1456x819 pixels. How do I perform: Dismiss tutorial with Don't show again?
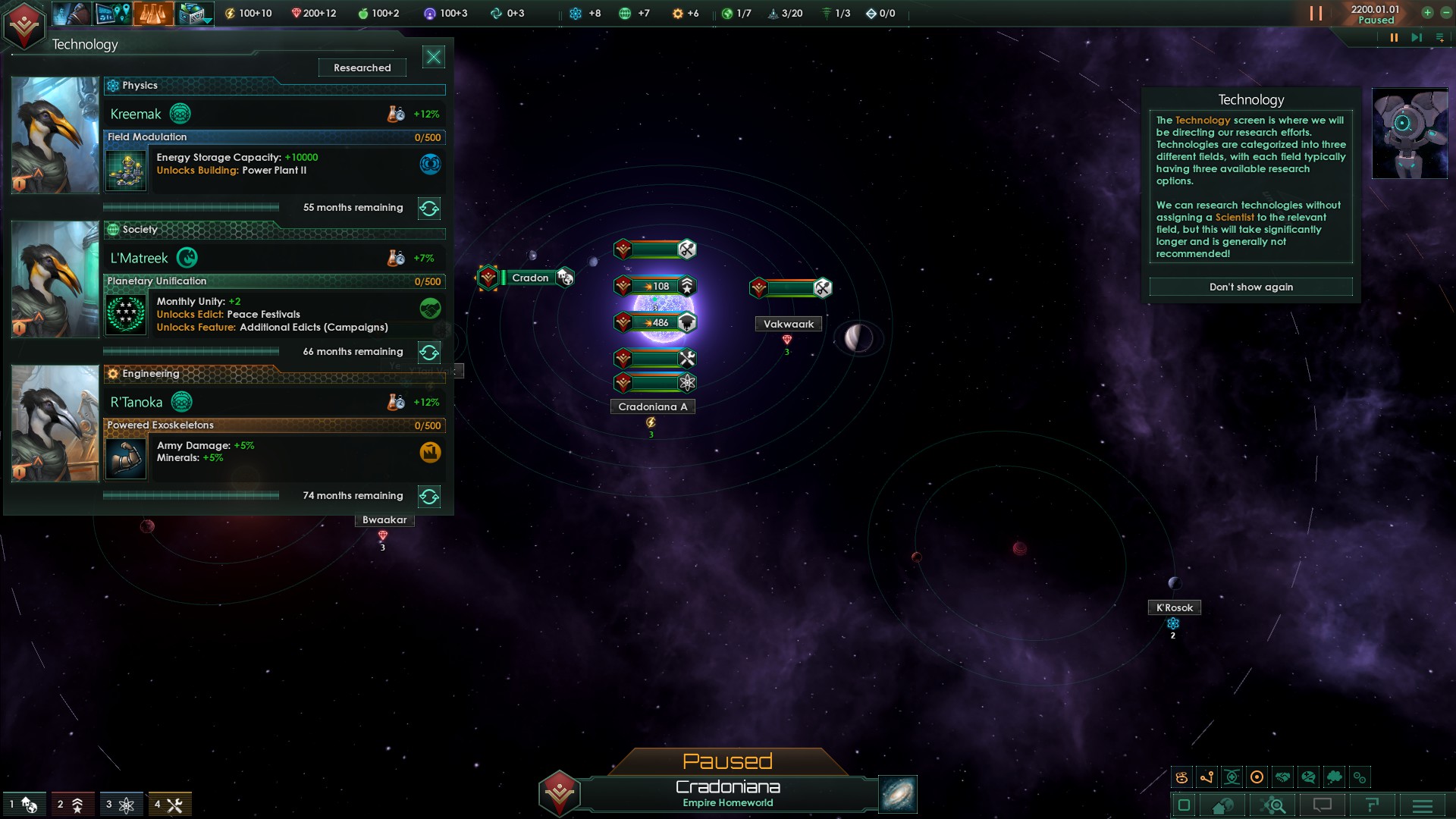pos(1250,287)
